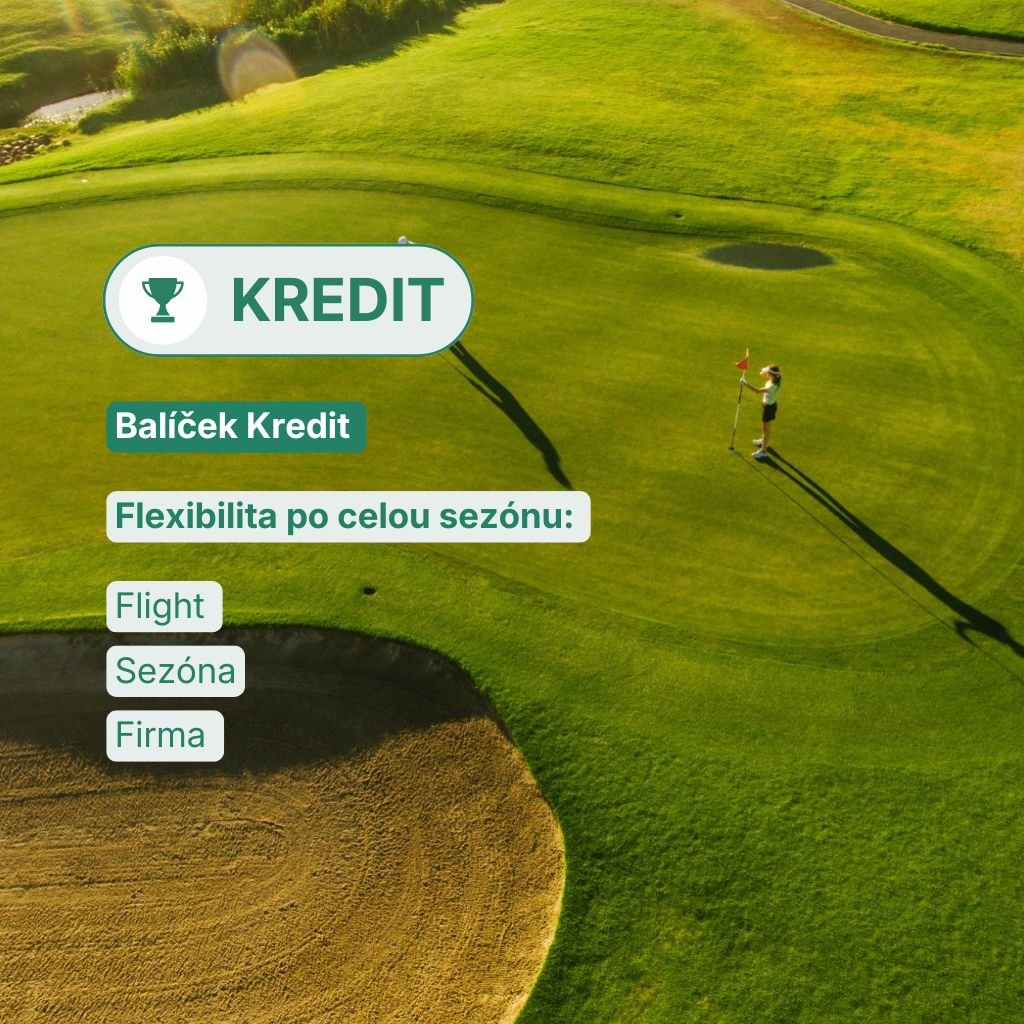Choose the Flight option
The width and height of the screenshot is (1024, 1024).
[x=163, y=607]
